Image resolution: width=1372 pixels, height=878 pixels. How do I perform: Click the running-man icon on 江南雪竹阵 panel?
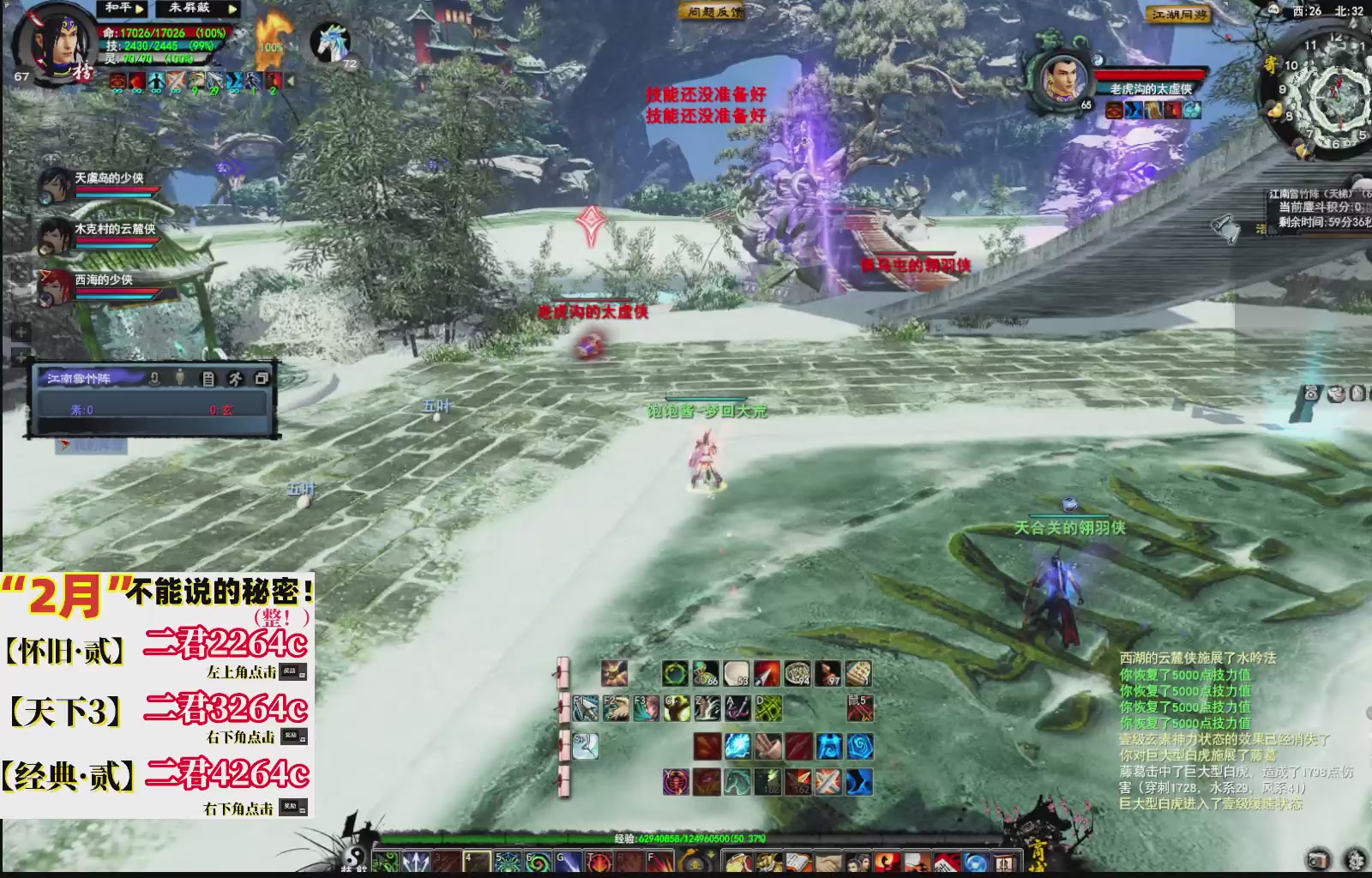236,380
